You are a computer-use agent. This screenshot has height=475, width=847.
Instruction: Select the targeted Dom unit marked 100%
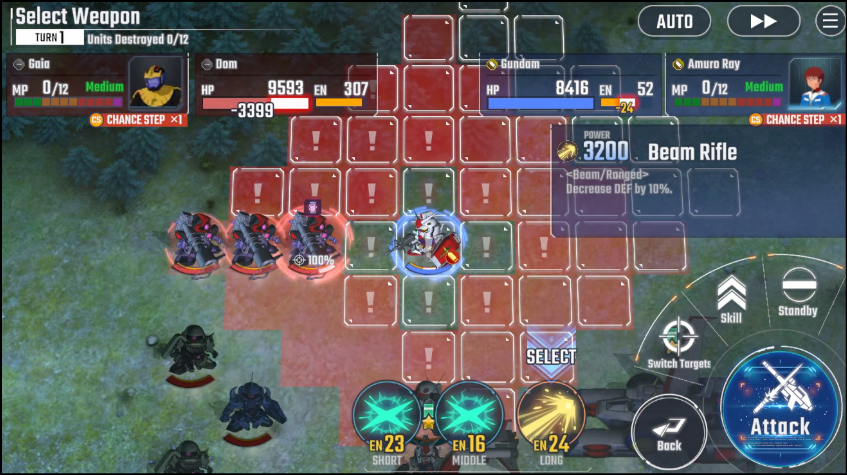[x=312, y=239]
